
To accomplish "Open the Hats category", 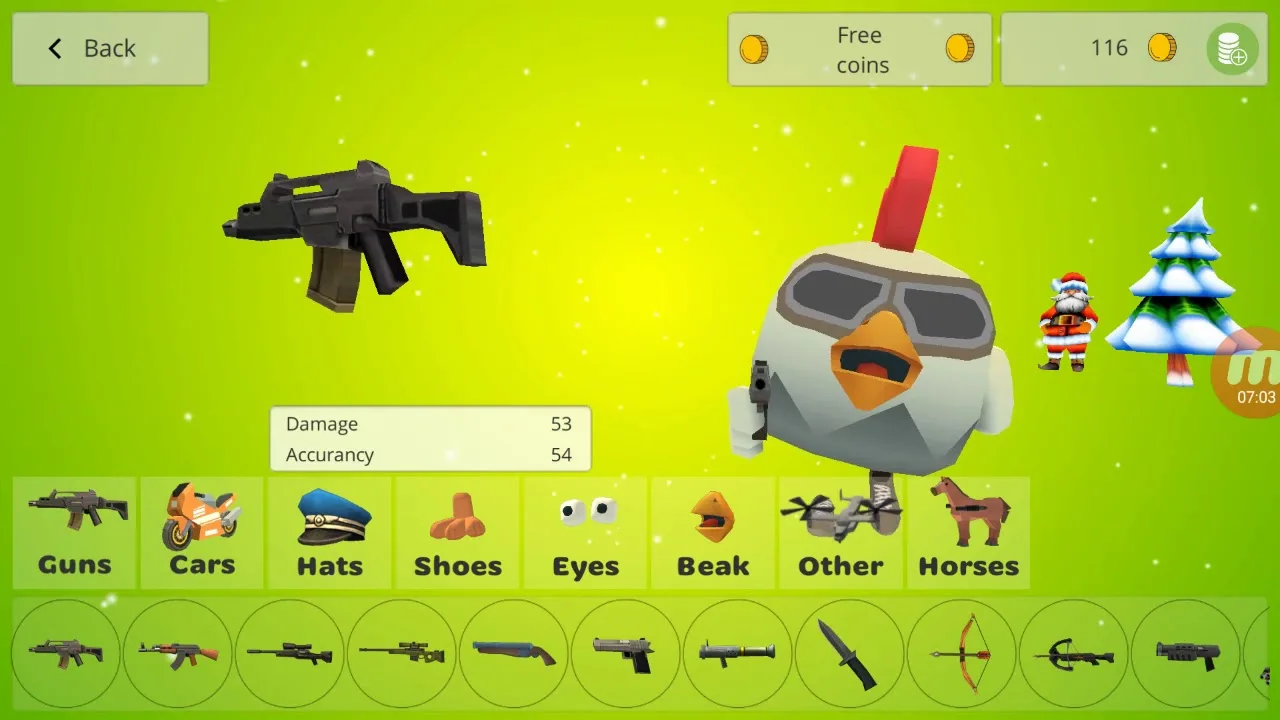I will point(329,533).
